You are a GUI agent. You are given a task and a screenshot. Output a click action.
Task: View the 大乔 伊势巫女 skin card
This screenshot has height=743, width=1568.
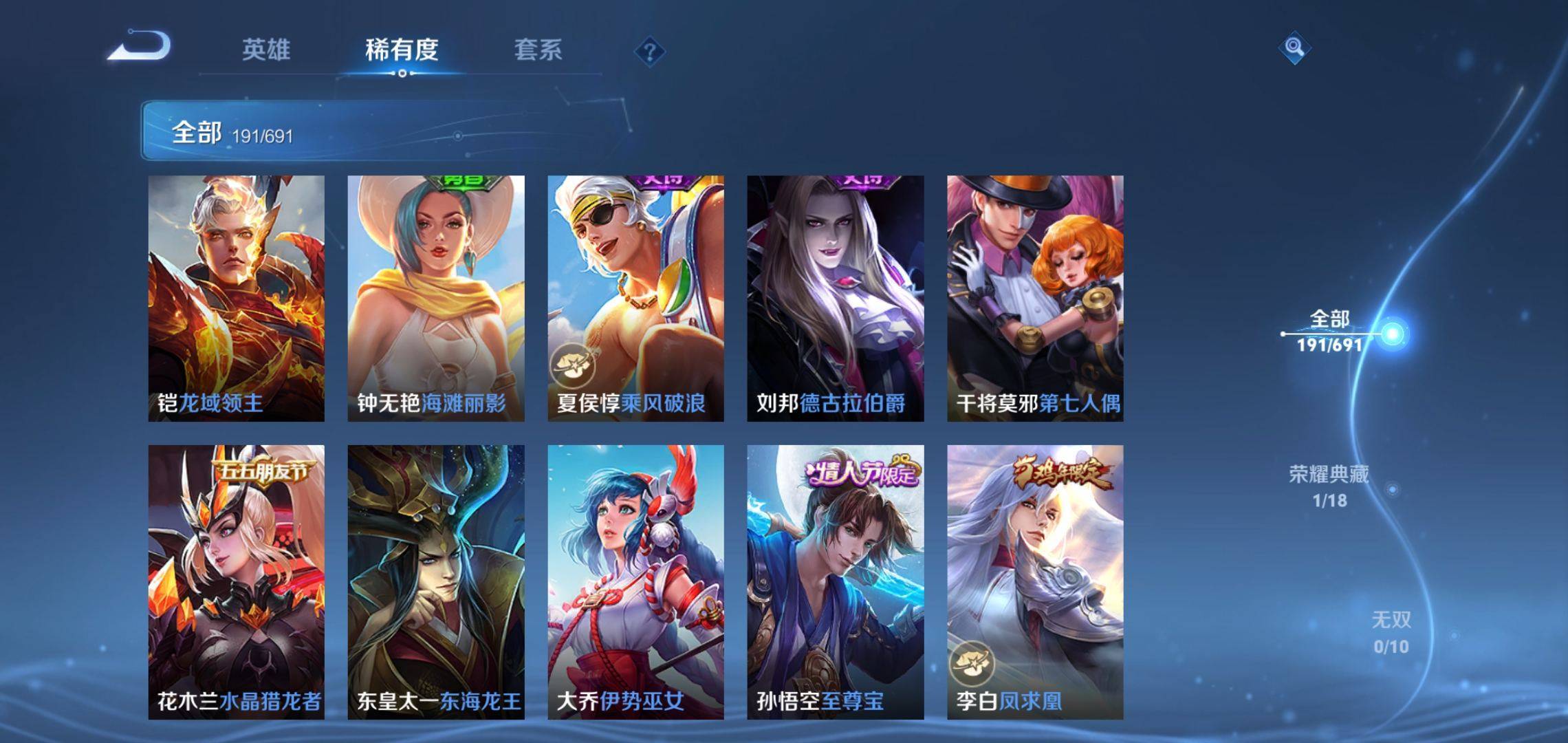(x=635, y=581)
